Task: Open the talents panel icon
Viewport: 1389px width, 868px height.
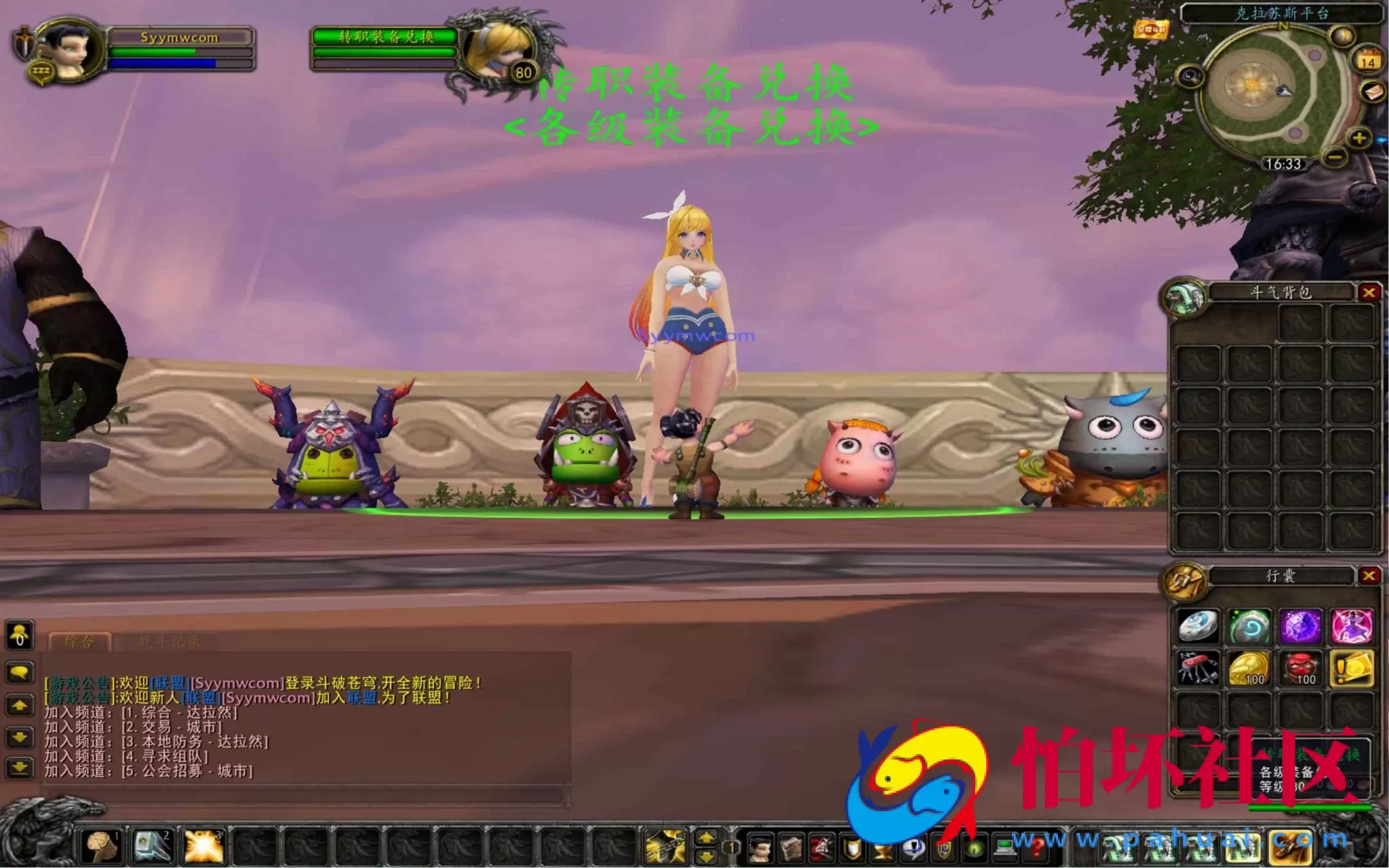Action: pos(821,849)
